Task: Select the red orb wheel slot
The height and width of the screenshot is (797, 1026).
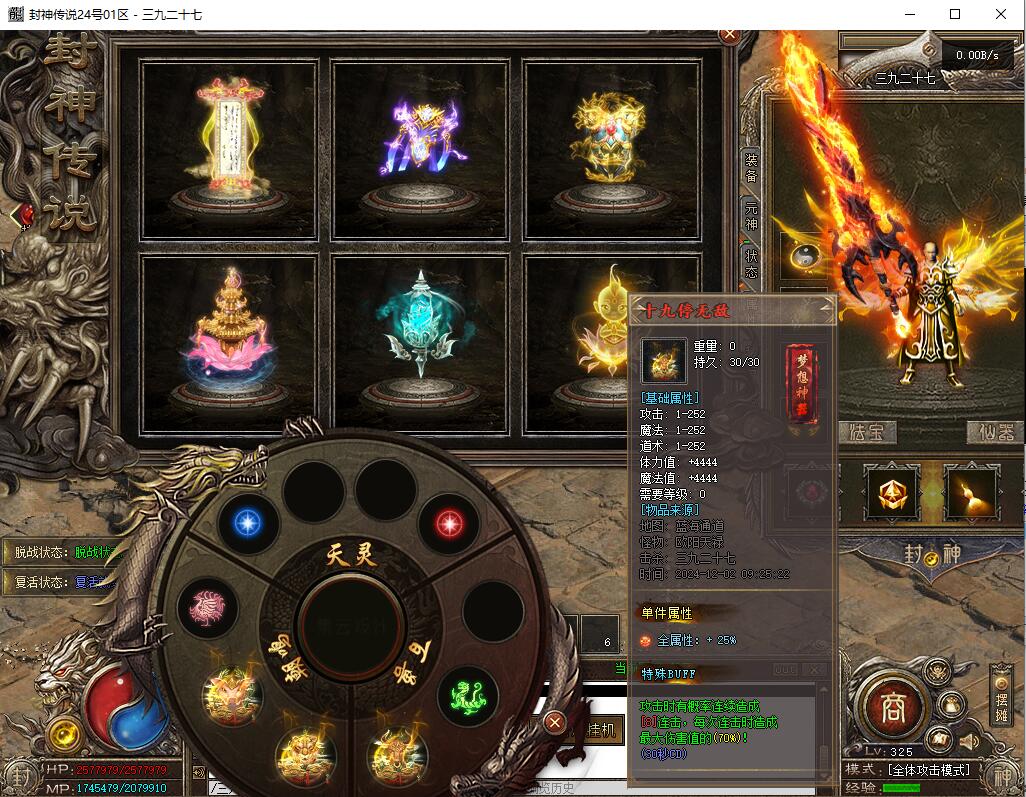Action: [x=450, y=523]
